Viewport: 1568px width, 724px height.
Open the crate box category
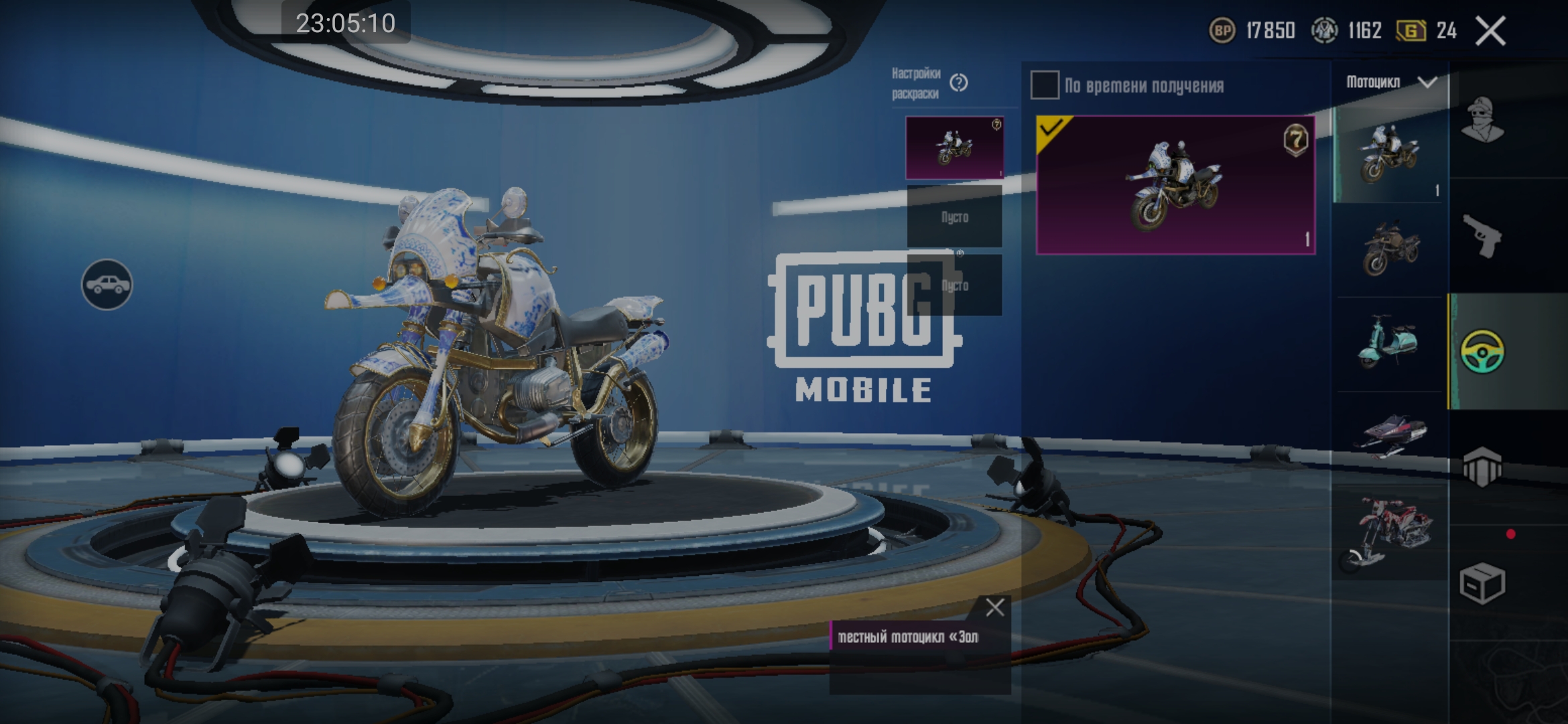pyautogui.click(x=1482, y=583)
